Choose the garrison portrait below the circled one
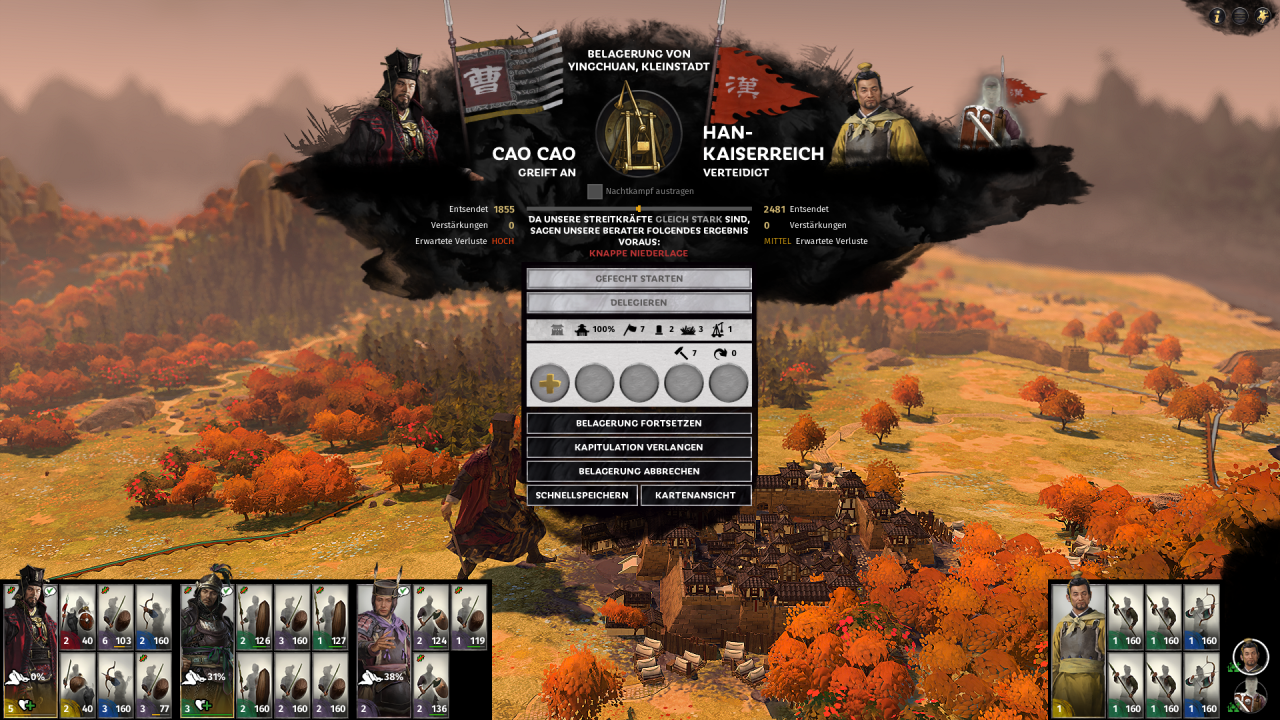 (1250, 695)
